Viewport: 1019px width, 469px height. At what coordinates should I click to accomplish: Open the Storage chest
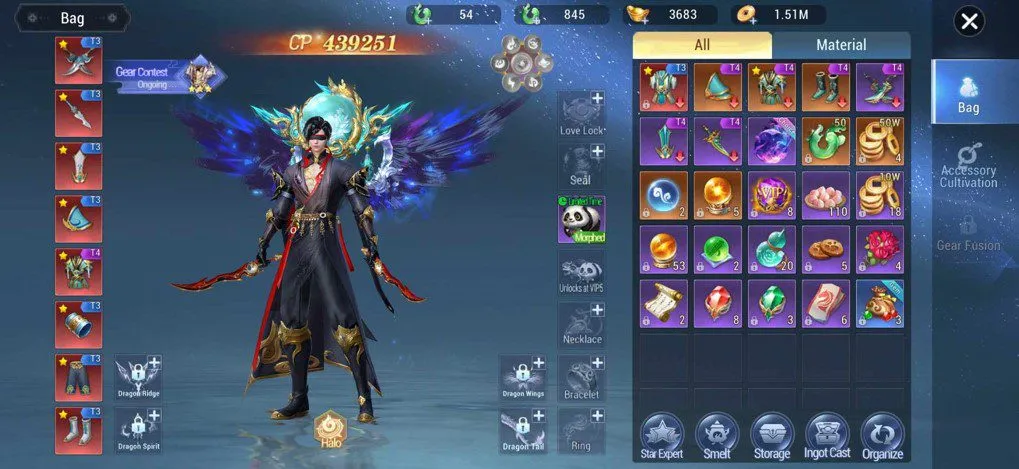pyautogui.click(x=771, y=435)
